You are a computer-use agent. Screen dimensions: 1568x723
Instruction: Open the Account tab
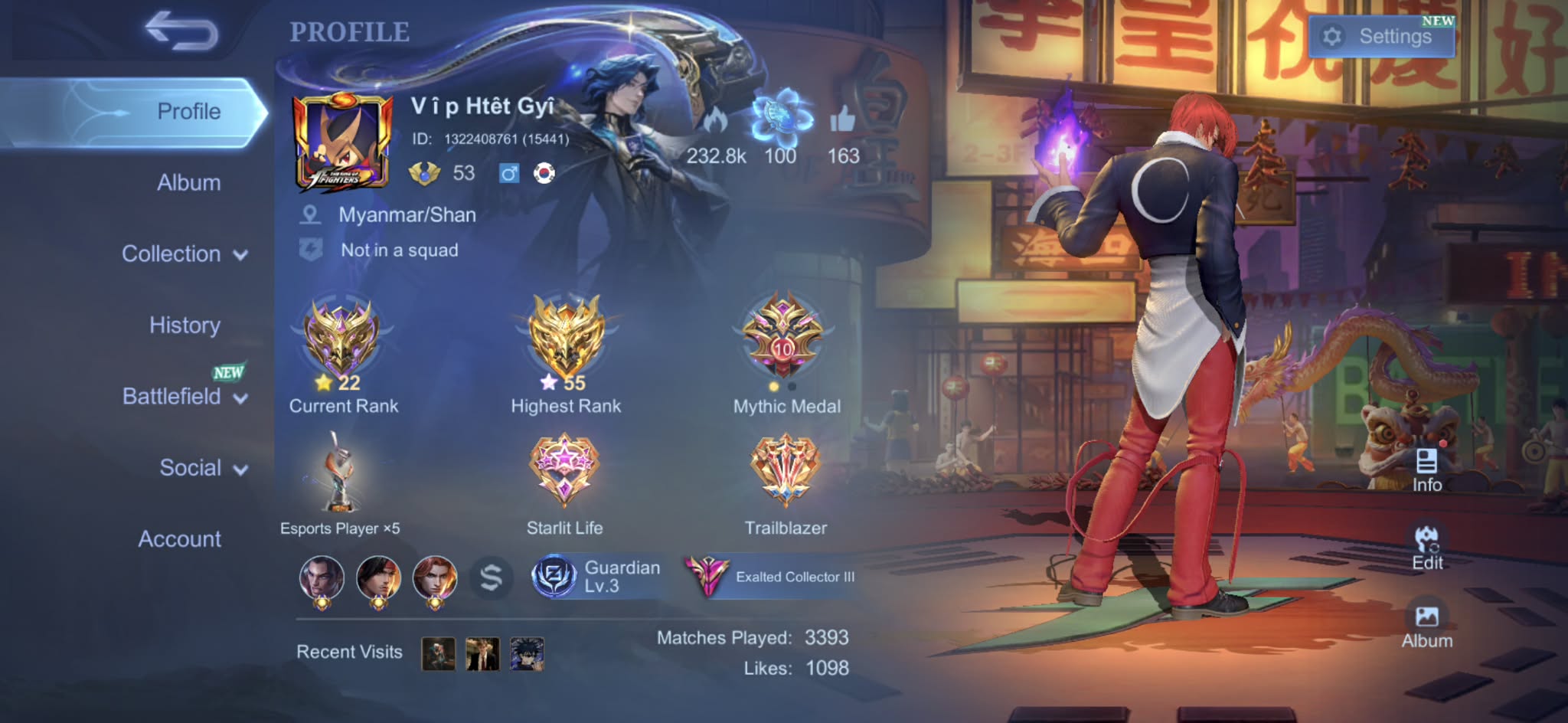point(179,539)
